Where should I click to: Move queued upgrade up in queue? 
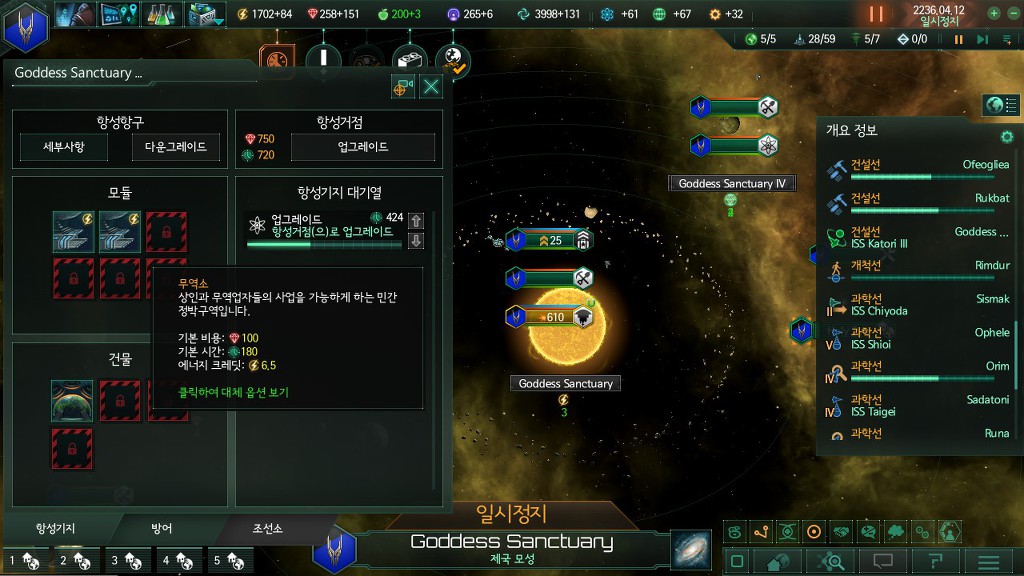(x=417, y=220)
